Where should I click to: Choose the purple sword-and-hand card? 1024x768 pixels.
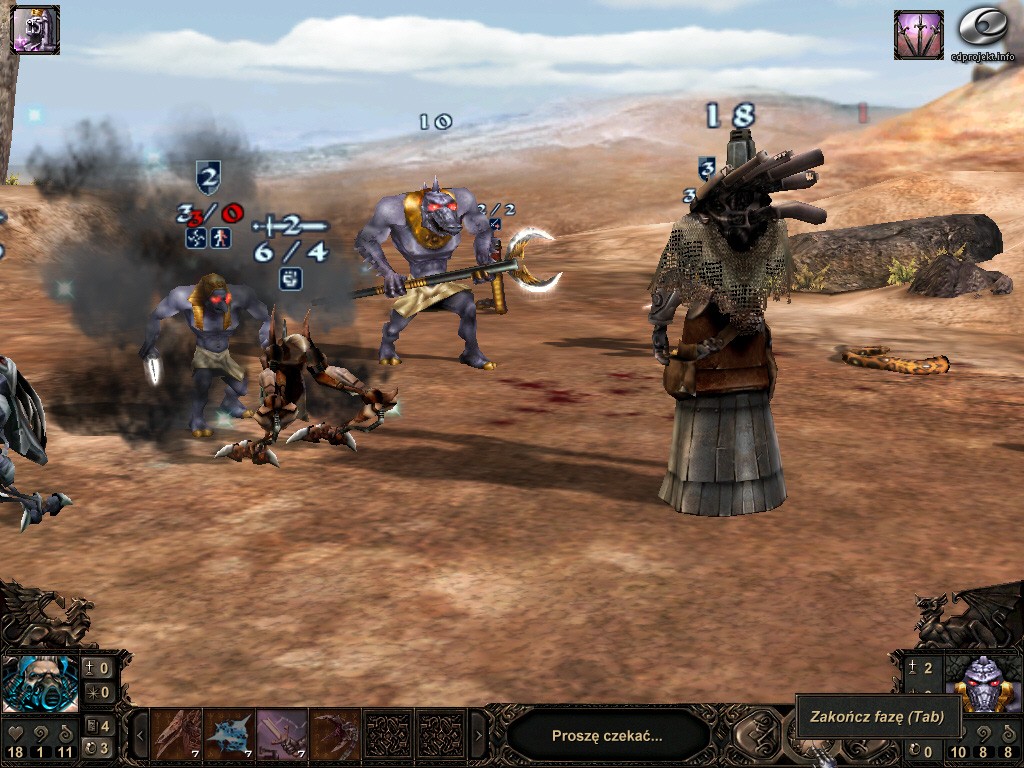click(x=282, y=735)
